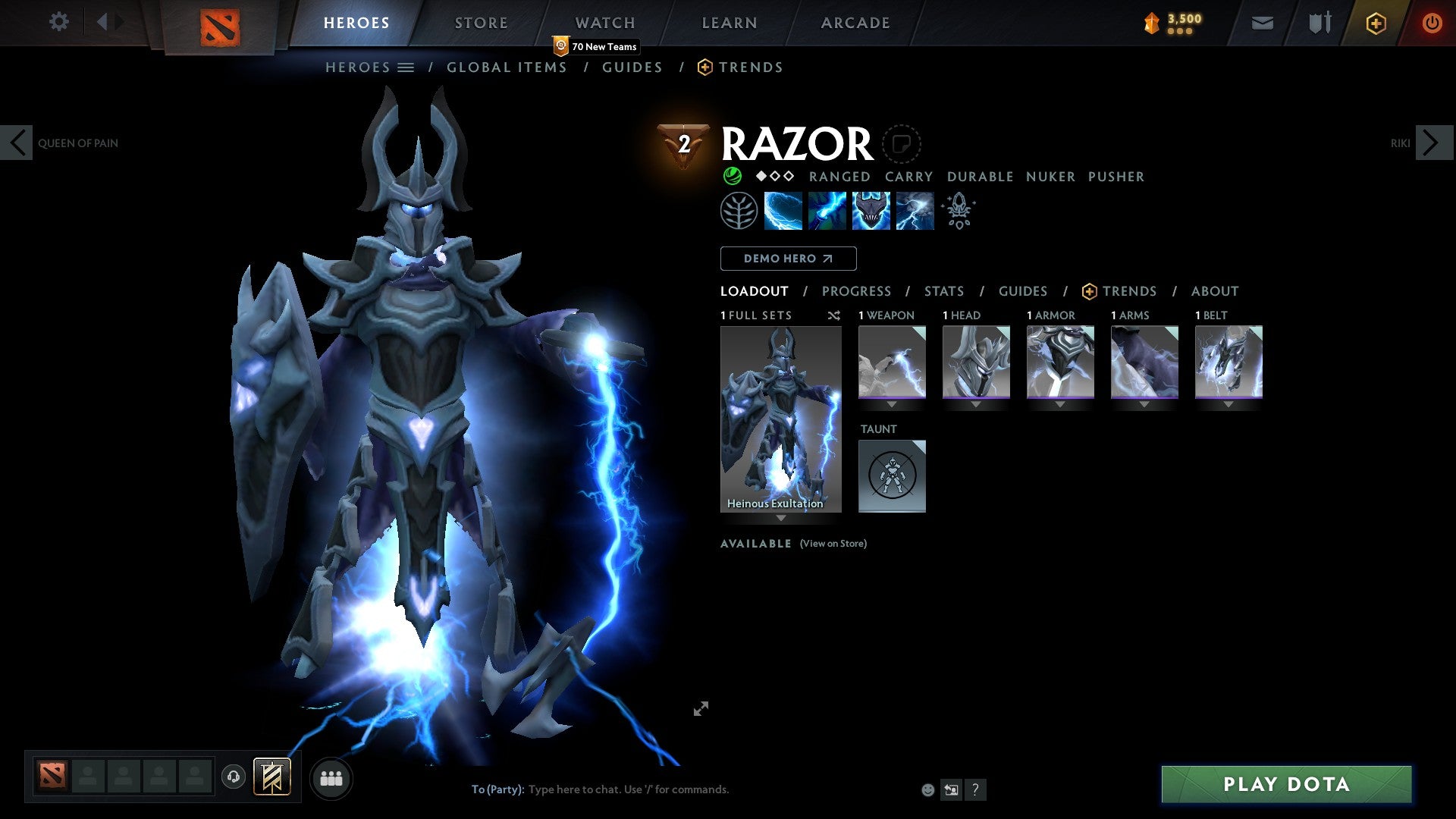Shuffle loadout items with the shuffle icon
The width and height of the screenshot is (1456, 819).
[833, 315]
